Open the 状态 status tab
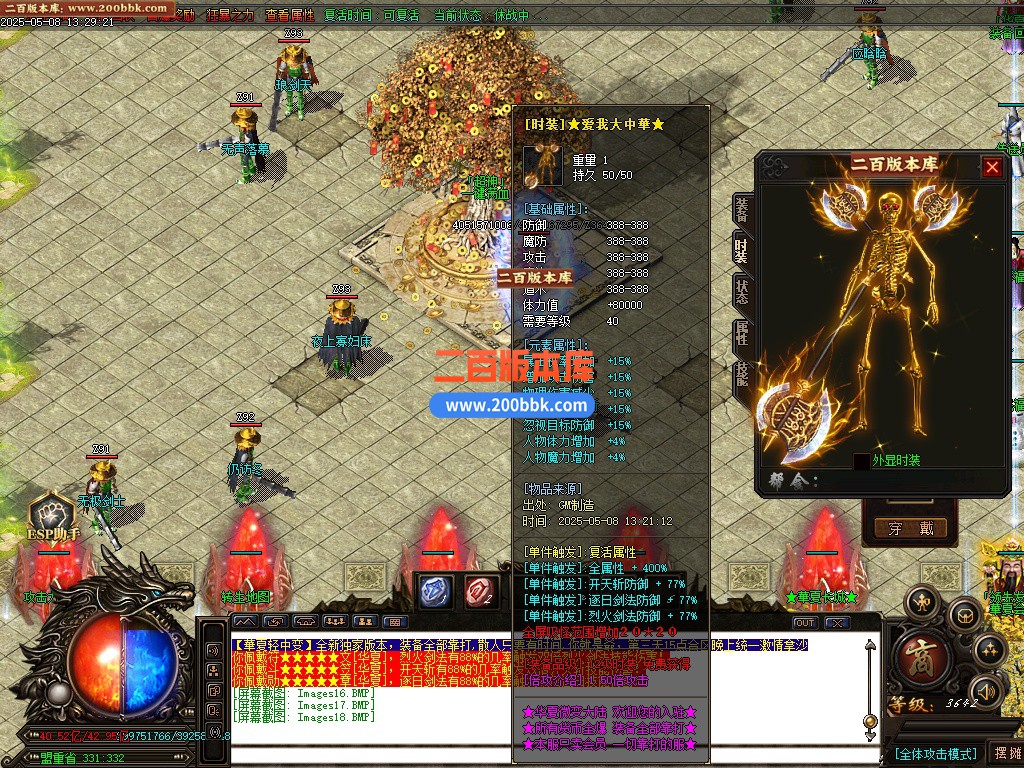The image size is (1024, 768). click(742, 292)
